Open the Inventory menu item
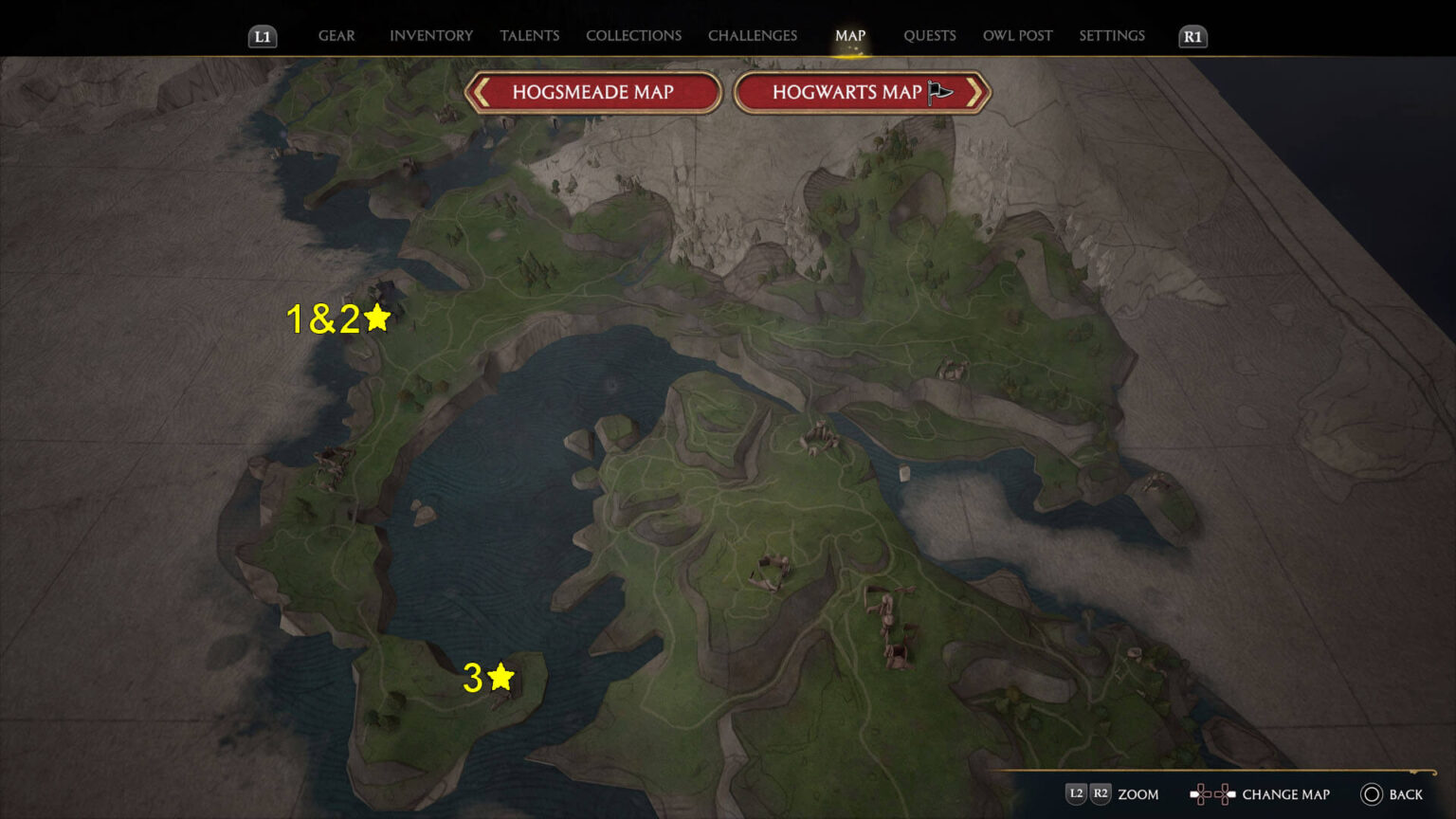Image resolution: width=1456 pixels, height=819 pixels. coord(430,35)
